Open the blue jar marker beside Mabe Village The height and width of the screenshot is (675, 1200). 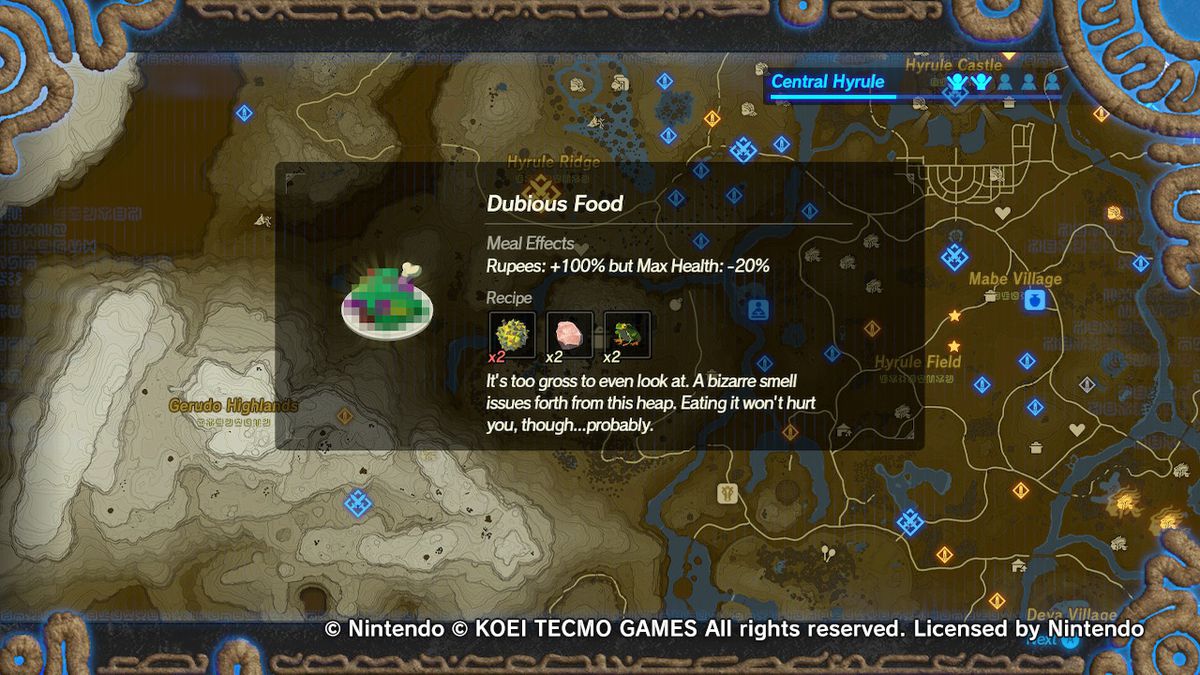1035,300
